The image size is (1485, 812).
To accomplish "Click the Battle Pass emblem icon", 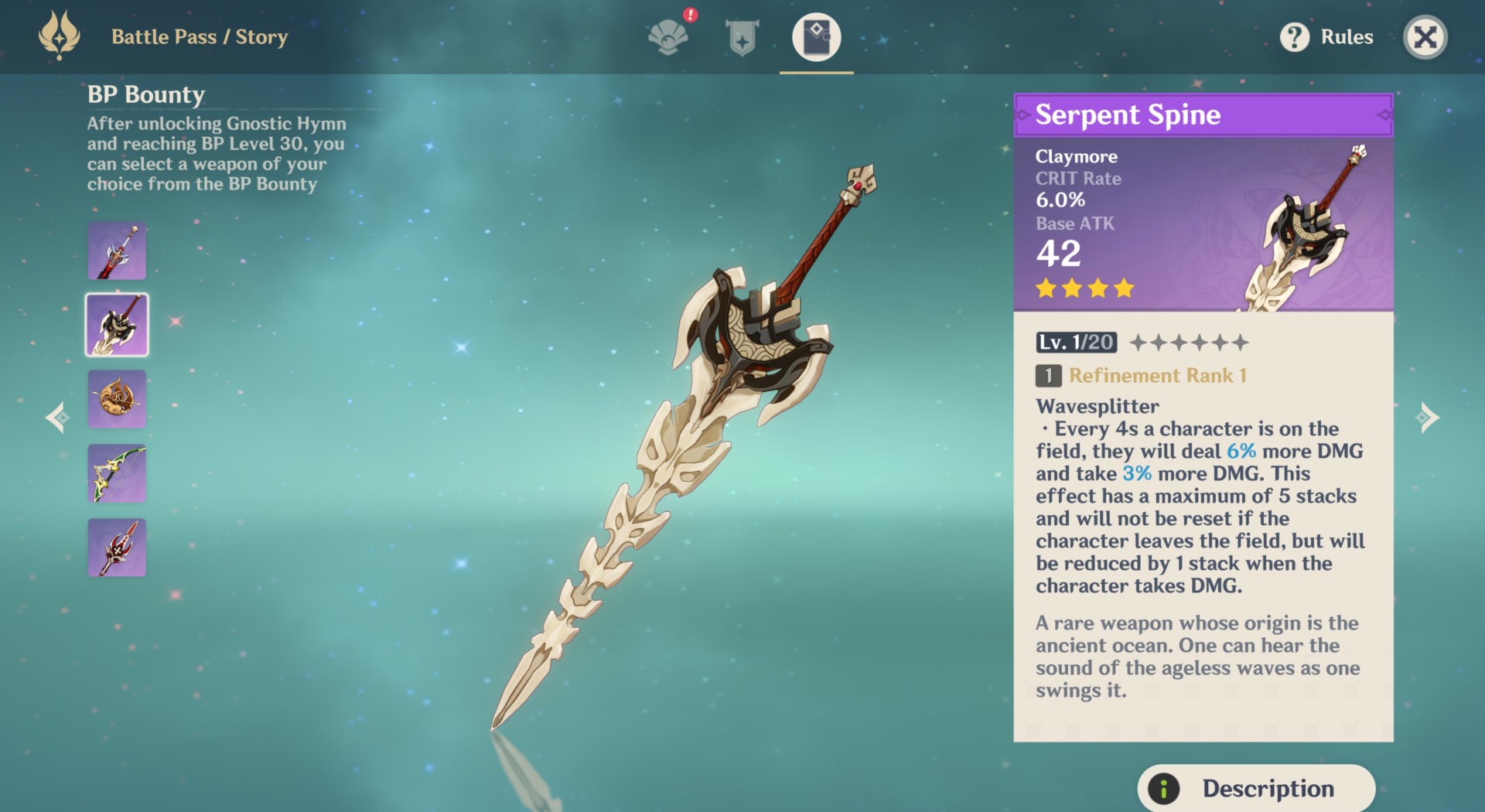I will 60,36.
